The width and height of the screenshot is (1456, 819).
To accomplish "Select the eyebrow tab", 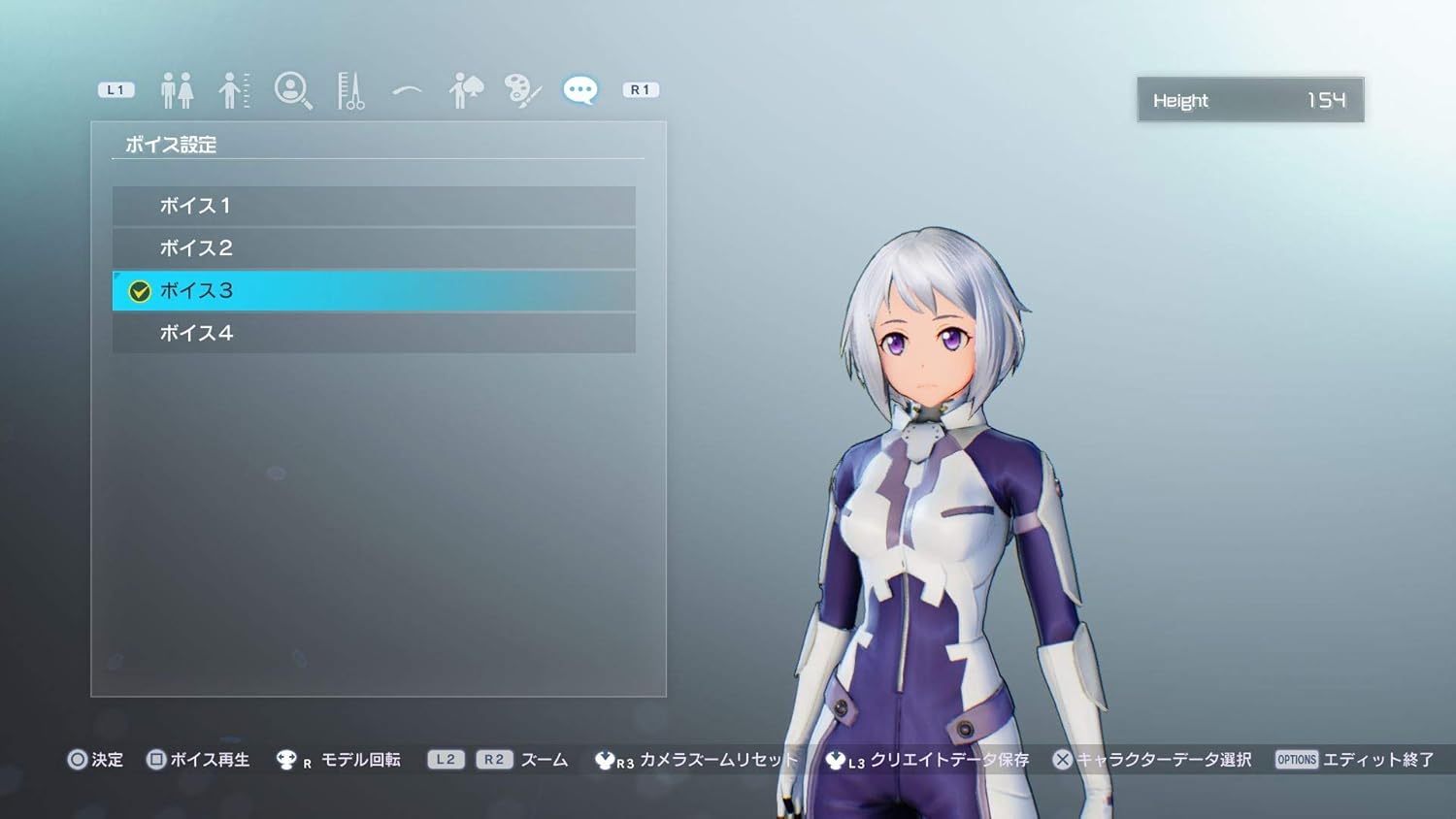I will 408,90.
